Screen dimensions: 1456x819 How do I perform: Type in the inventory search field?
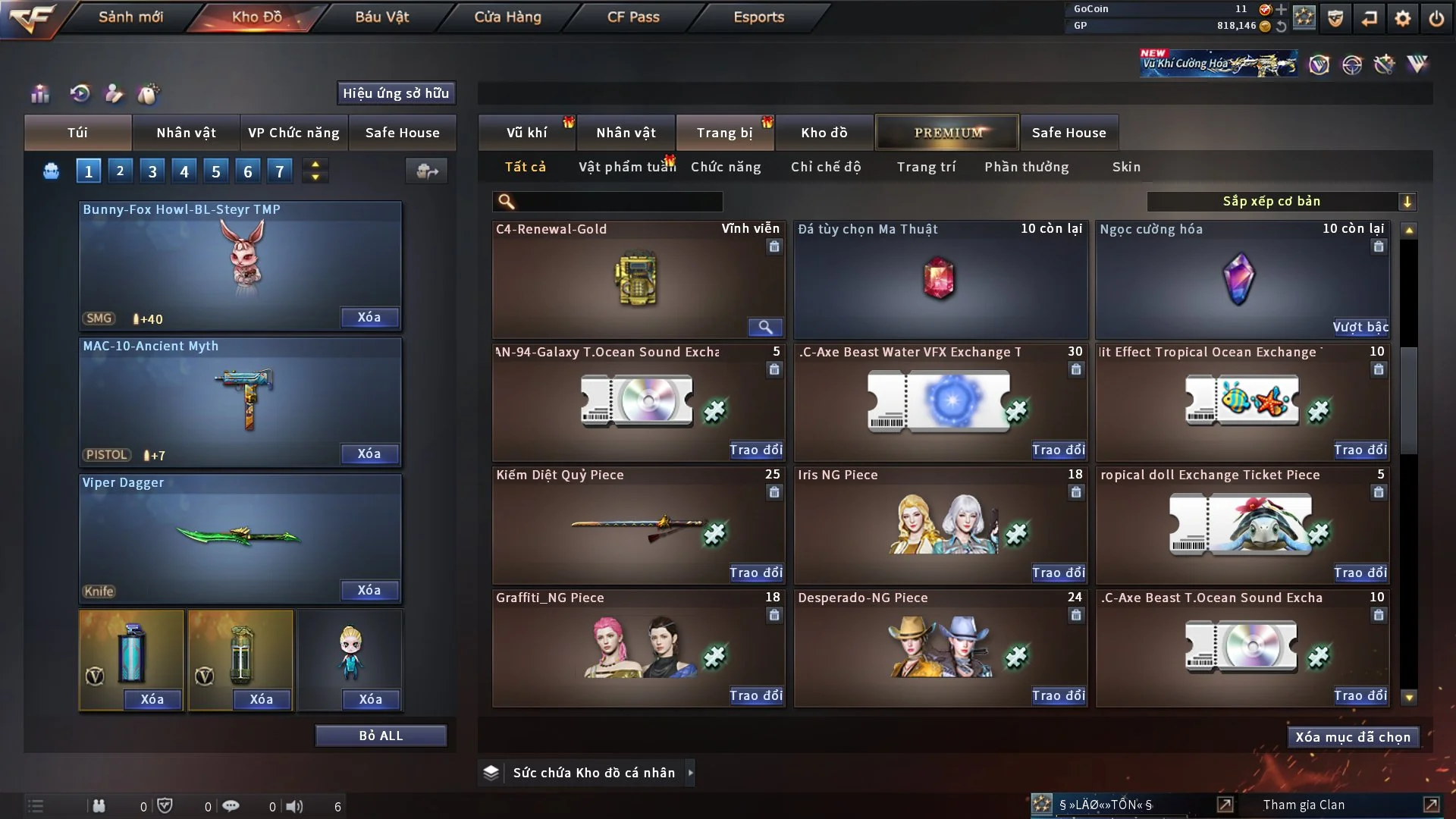[x=618, y=201]
